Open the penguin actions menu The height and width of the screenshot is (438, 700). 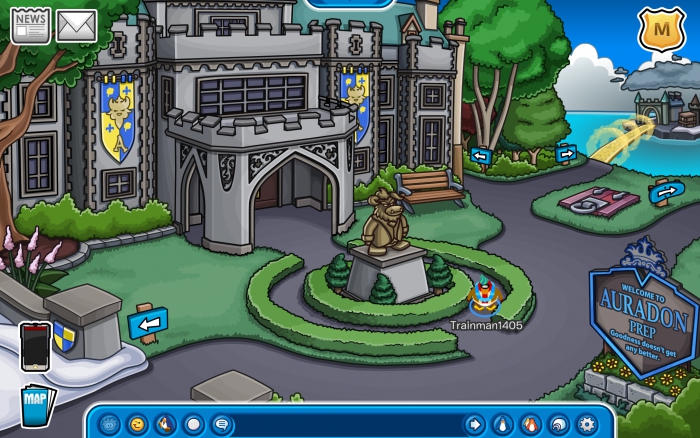[165, 424]
